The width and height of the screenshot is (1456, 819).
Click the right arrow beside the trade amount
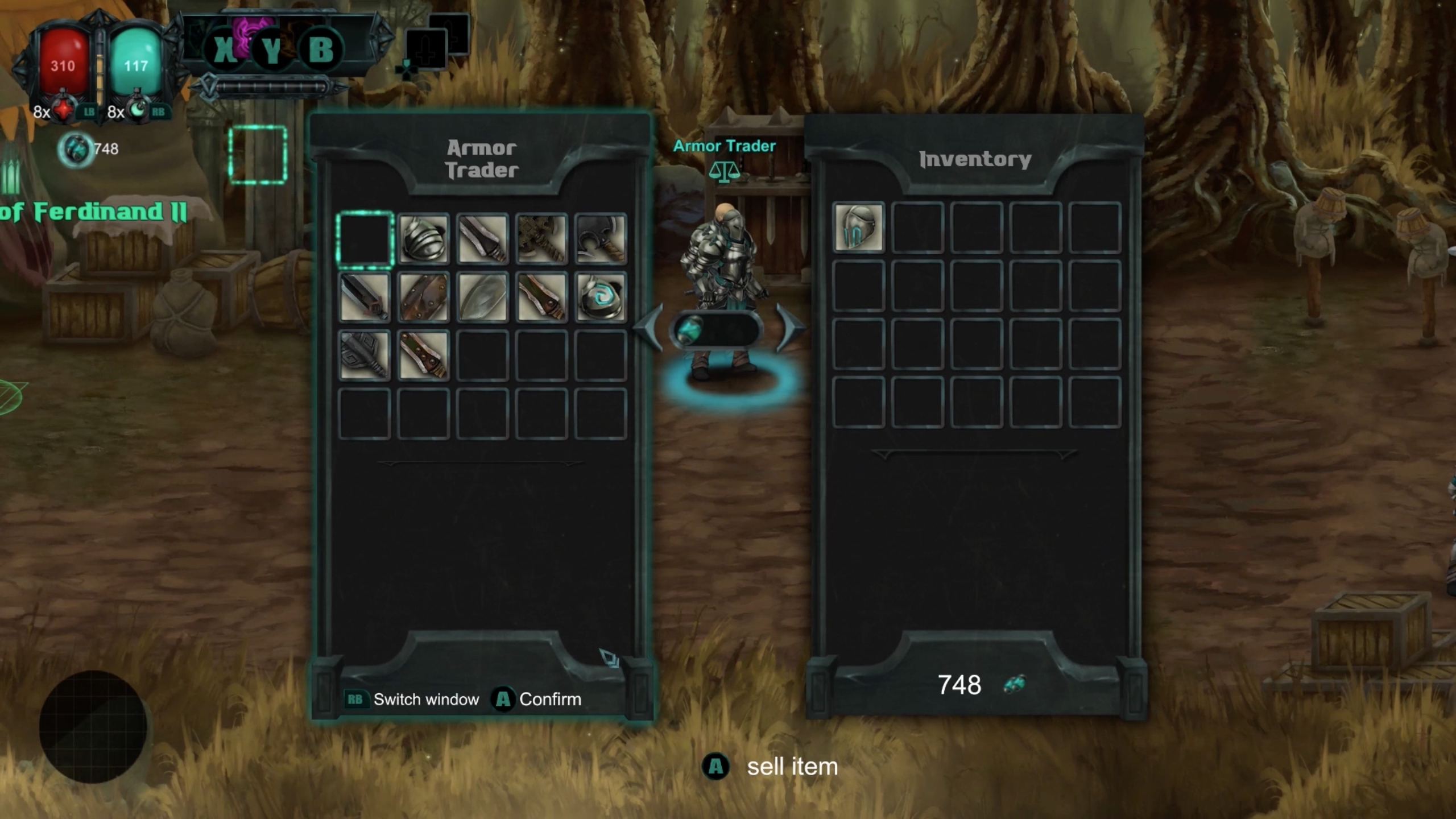tap(789, 329)
